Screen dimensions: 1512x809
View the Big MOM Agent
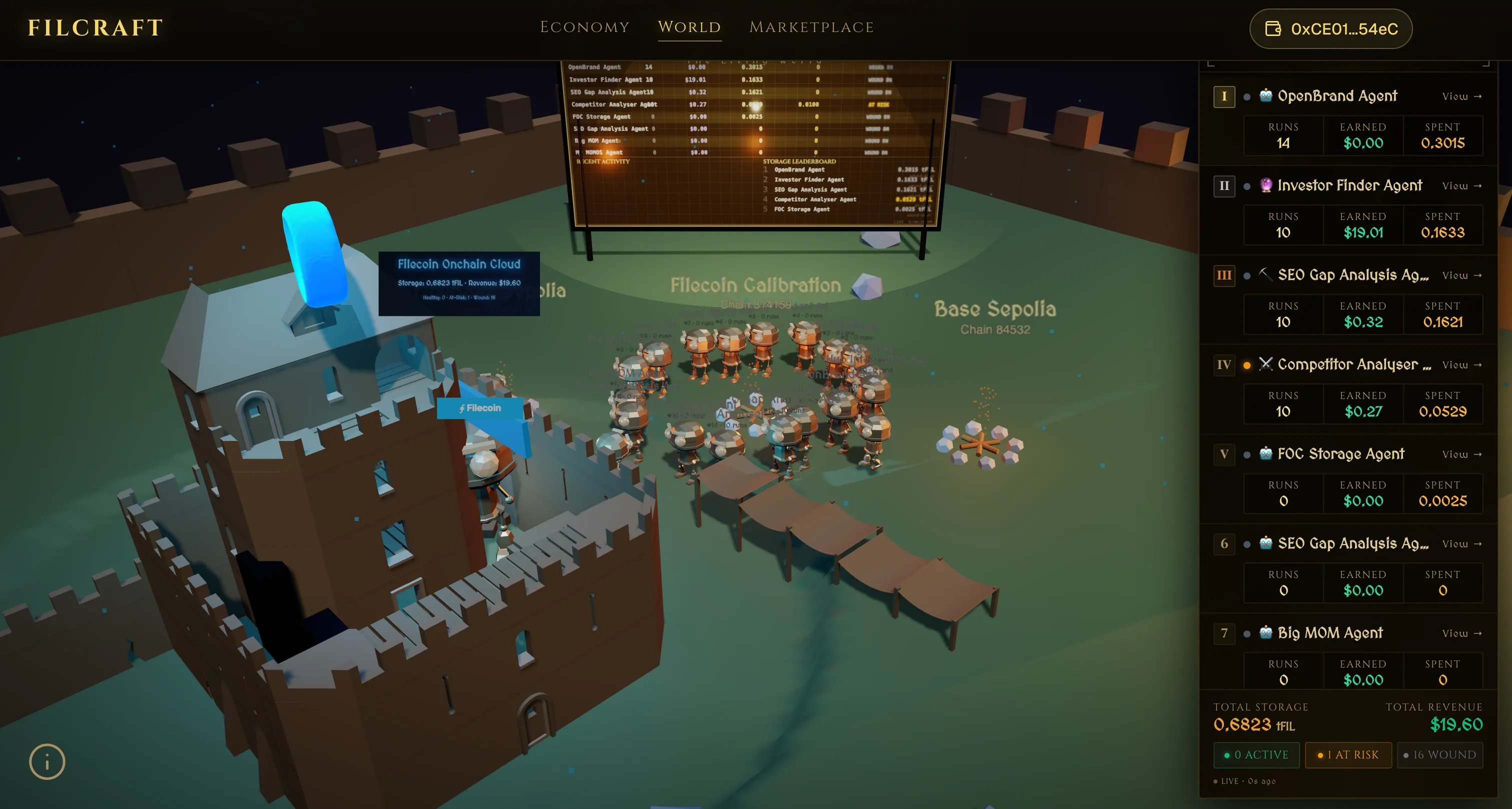point(1461,633)
